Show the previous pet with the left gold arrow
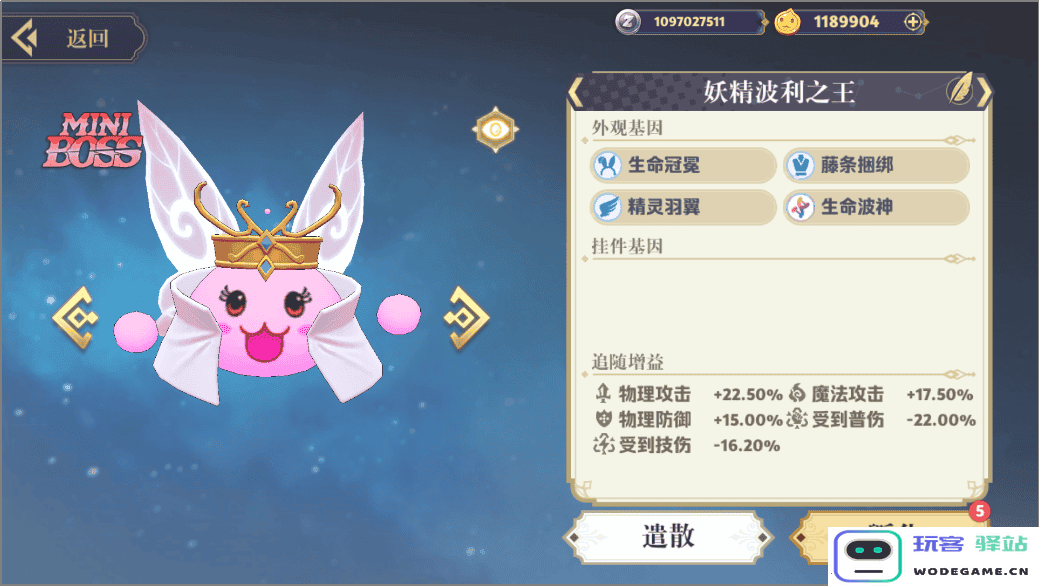The height and width of the screenshot is (586, 1039). pos(76,317)
